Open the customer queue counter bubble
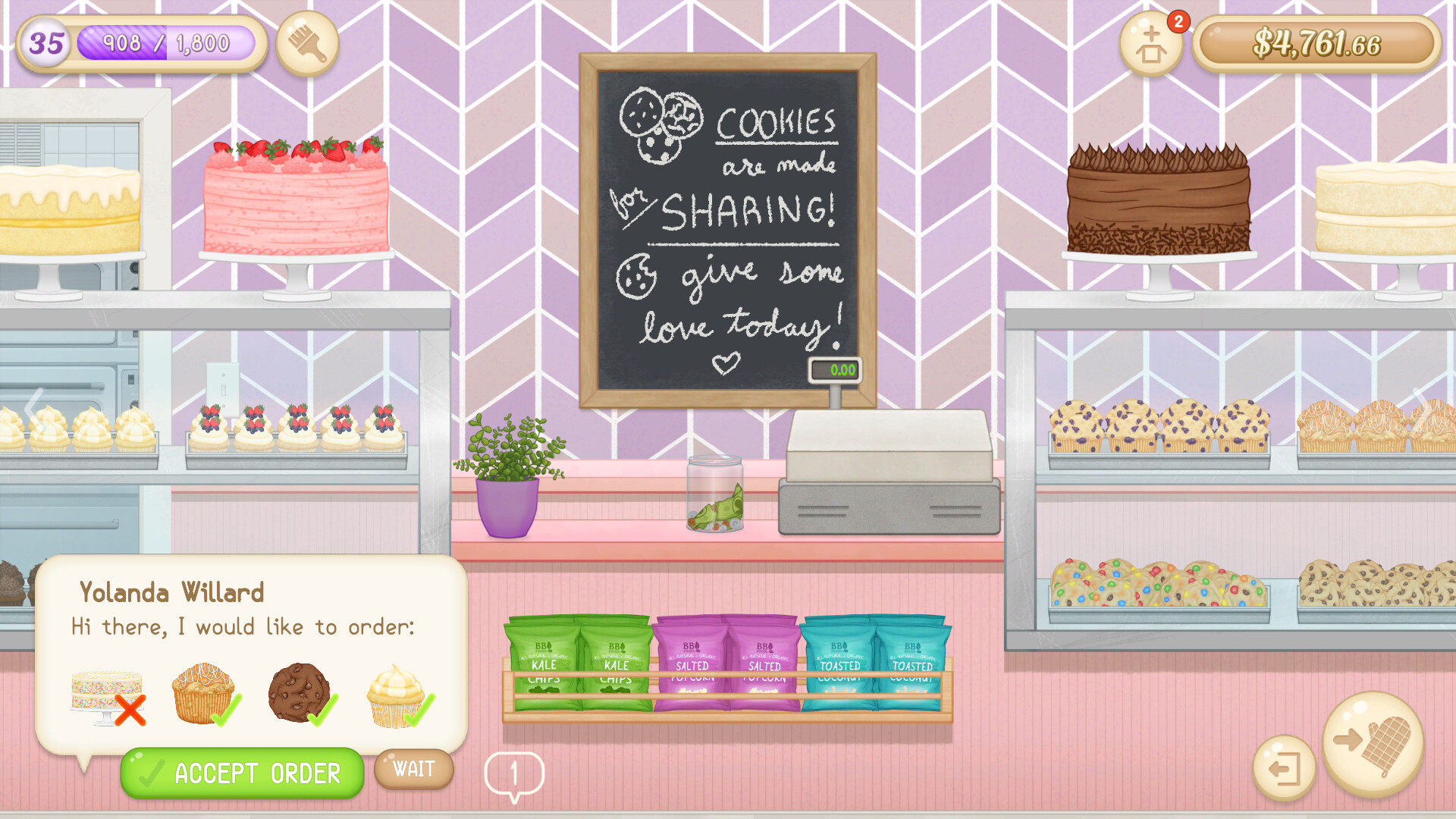This screenshot has width=1456, height=819. point(514,772)
